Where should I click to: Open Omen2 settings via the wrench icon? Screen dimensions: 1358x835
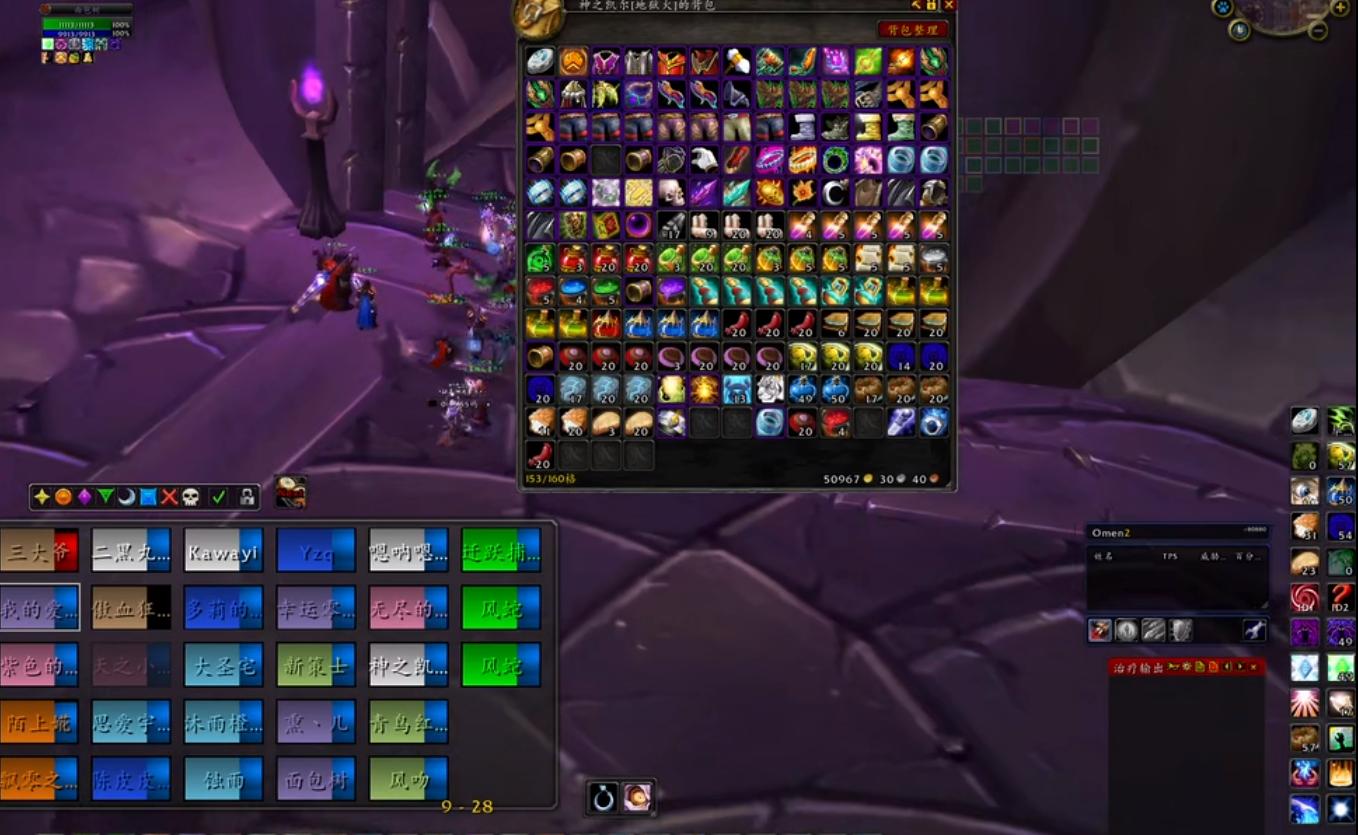(1252, 631)
